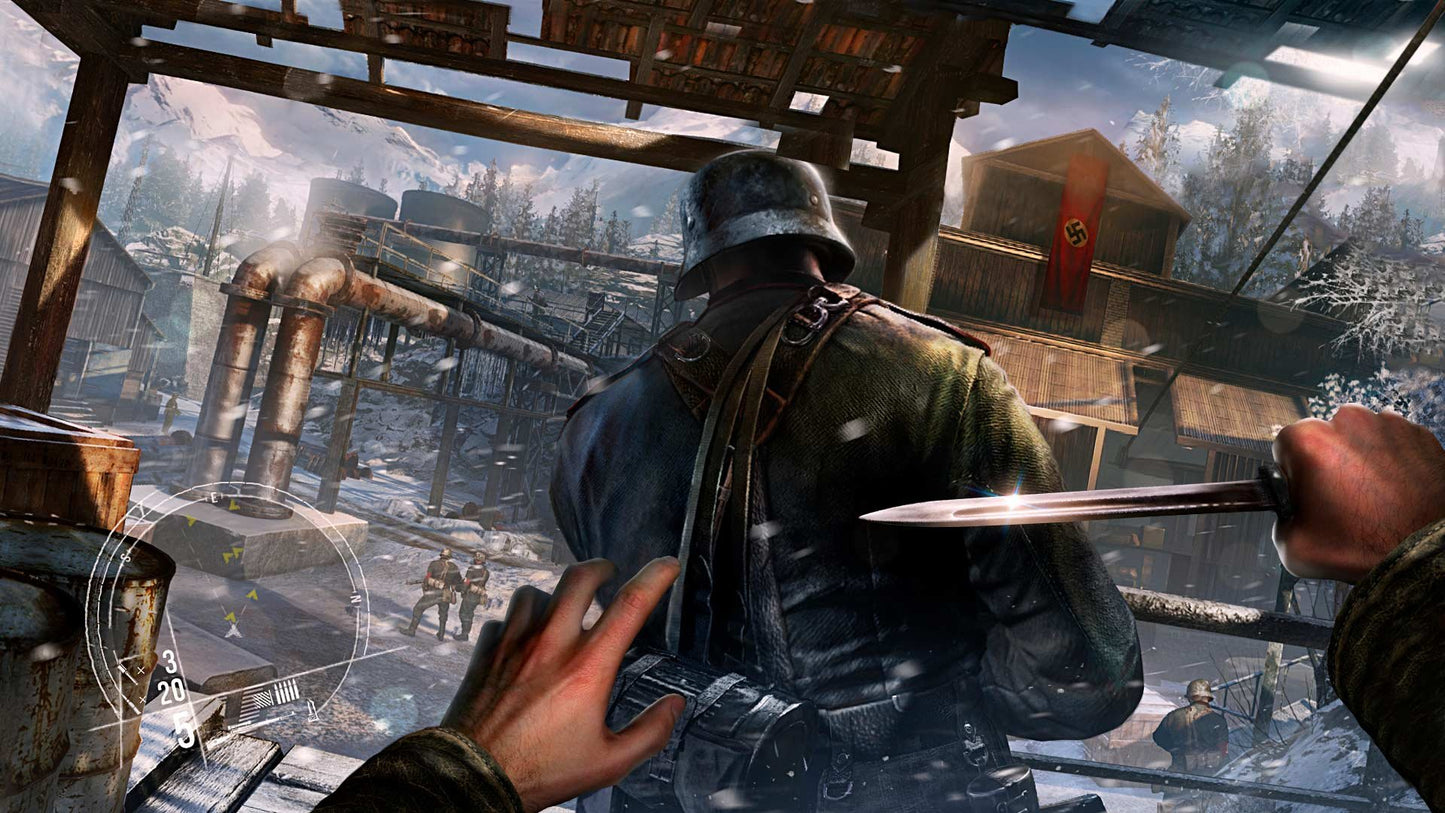Click the 'N' compass direction marker
Image resolution: width=1445 pixels, height=813 pixels.
[x=354, y=597]
